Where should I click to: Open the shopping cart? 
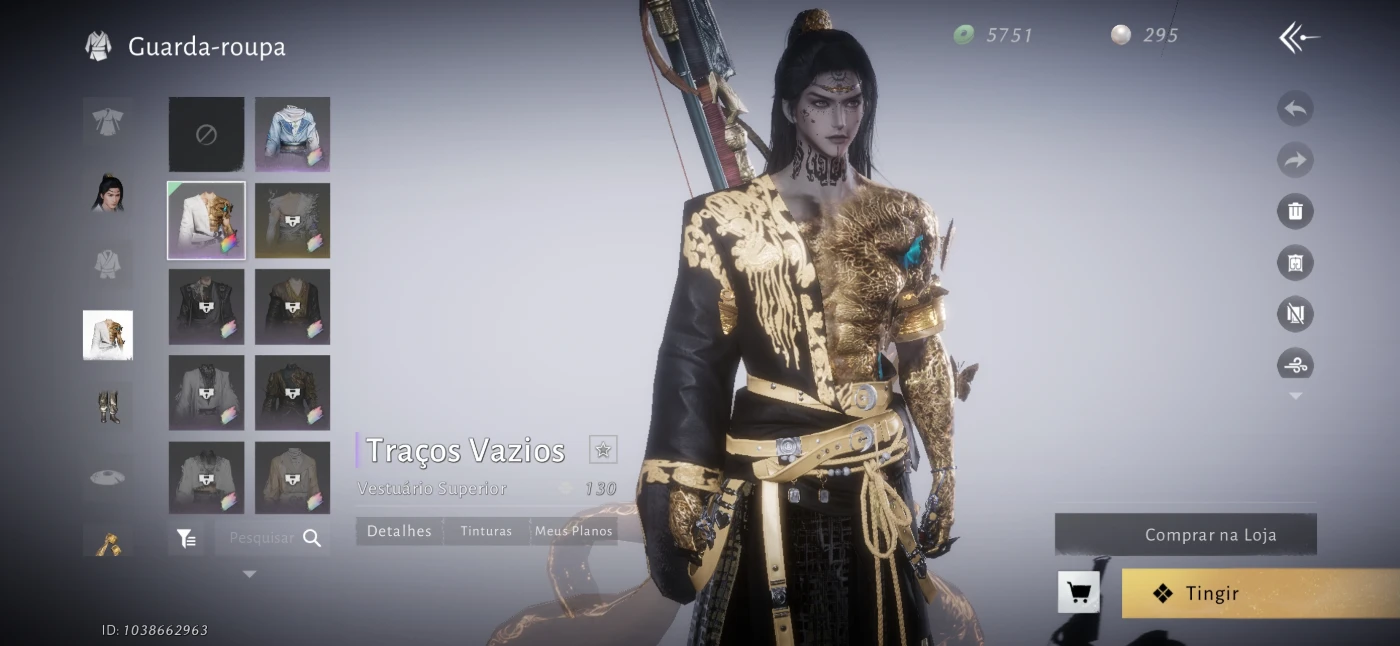pos(1079,593)
